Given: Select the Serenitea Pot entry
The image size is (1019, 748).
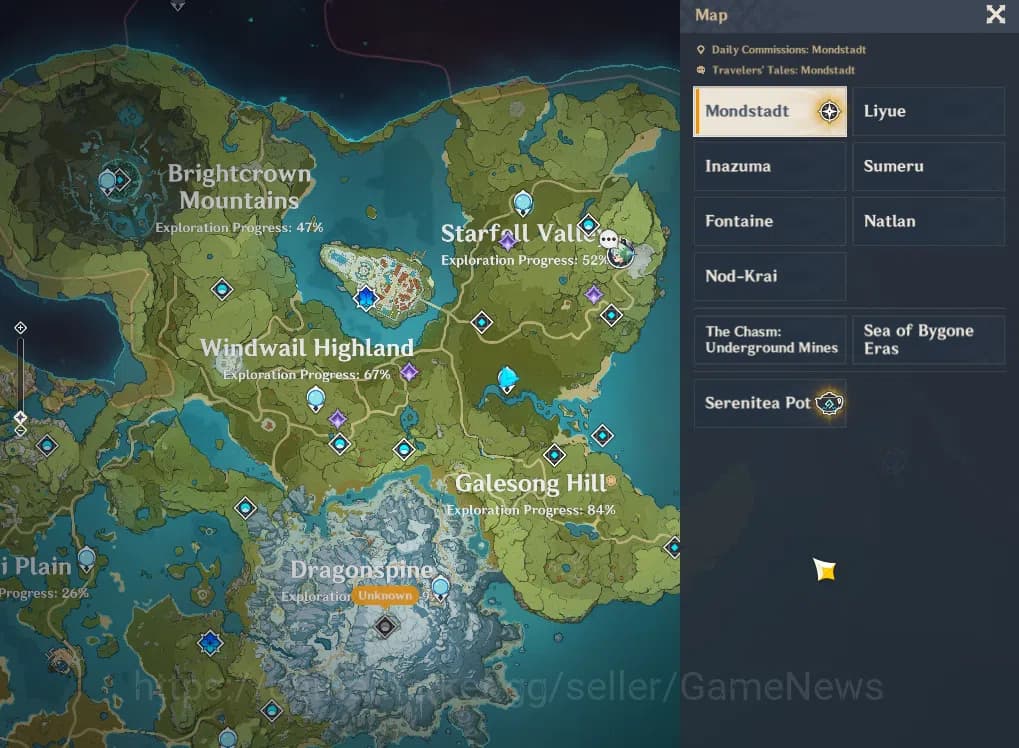Looking at the screenshot, I should [769, 403].
